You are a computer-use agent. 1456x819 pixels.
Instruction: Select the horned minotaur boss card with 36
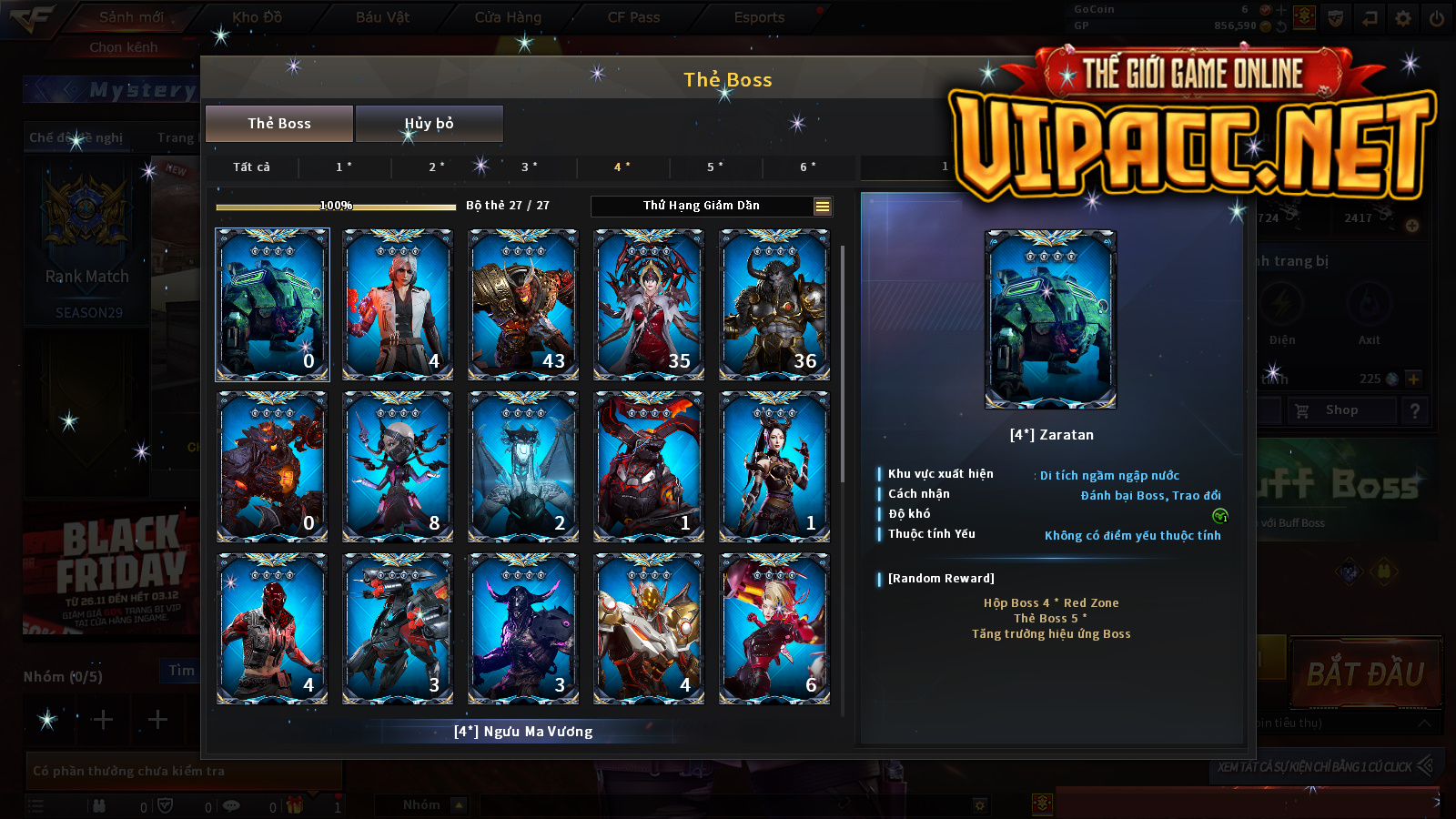click(x=774, y=304)
